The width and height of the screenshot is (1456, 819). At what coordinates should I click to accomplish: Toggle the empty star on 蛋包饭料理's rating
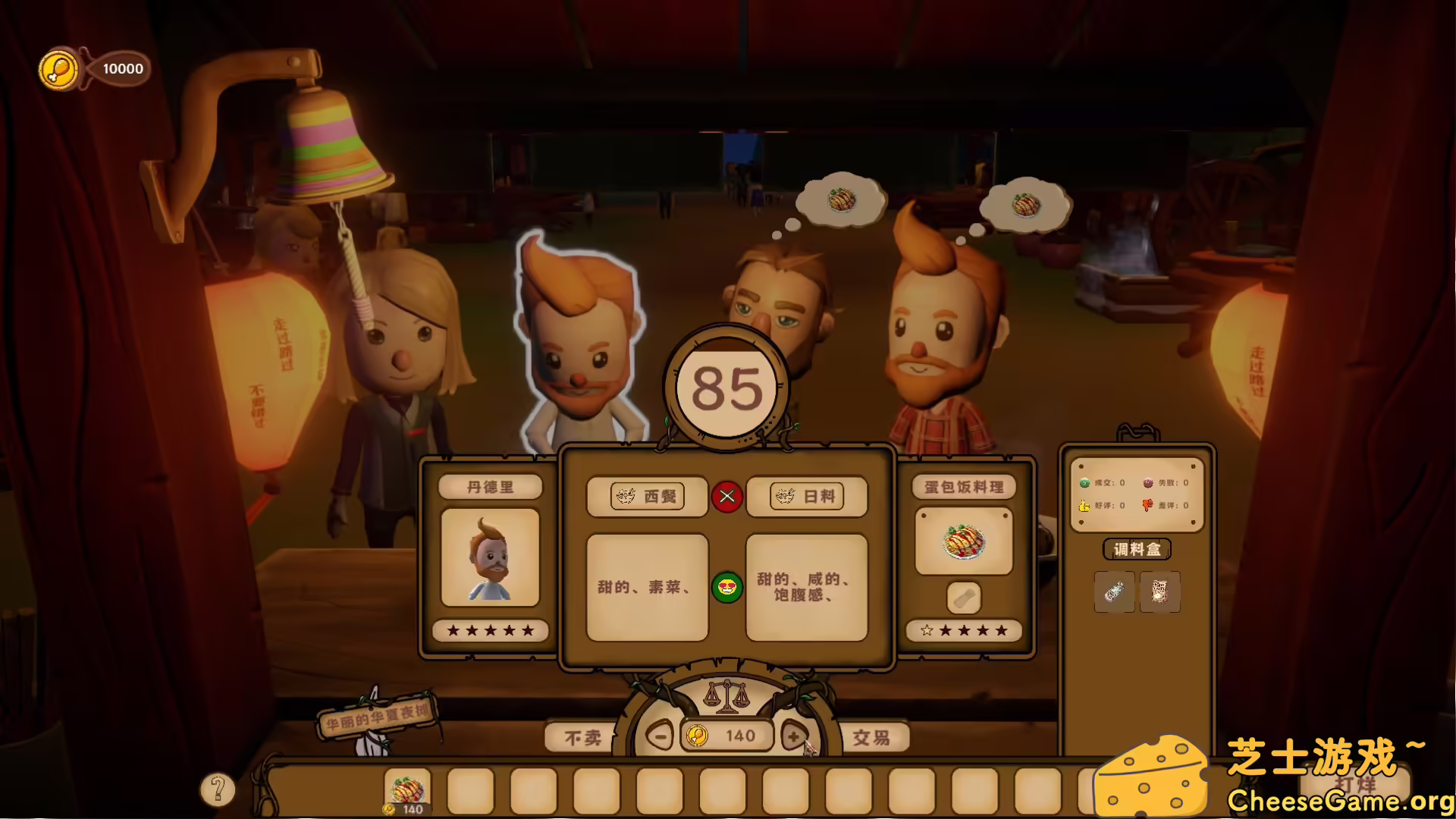coord(926,629)
